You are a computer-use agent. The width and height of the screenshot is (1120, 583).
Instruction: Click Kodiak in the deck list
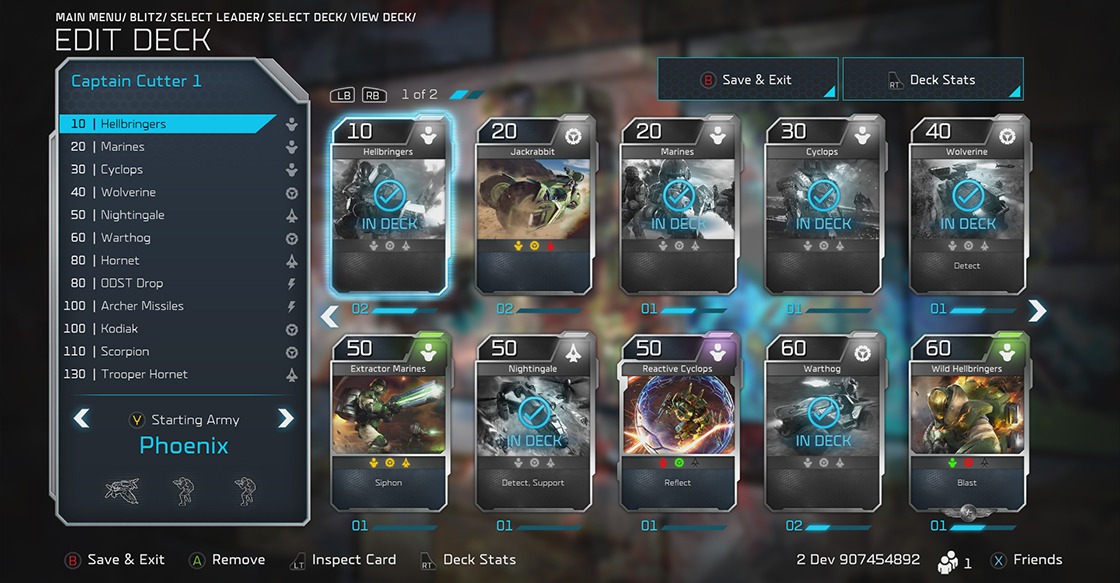(119, 329)
